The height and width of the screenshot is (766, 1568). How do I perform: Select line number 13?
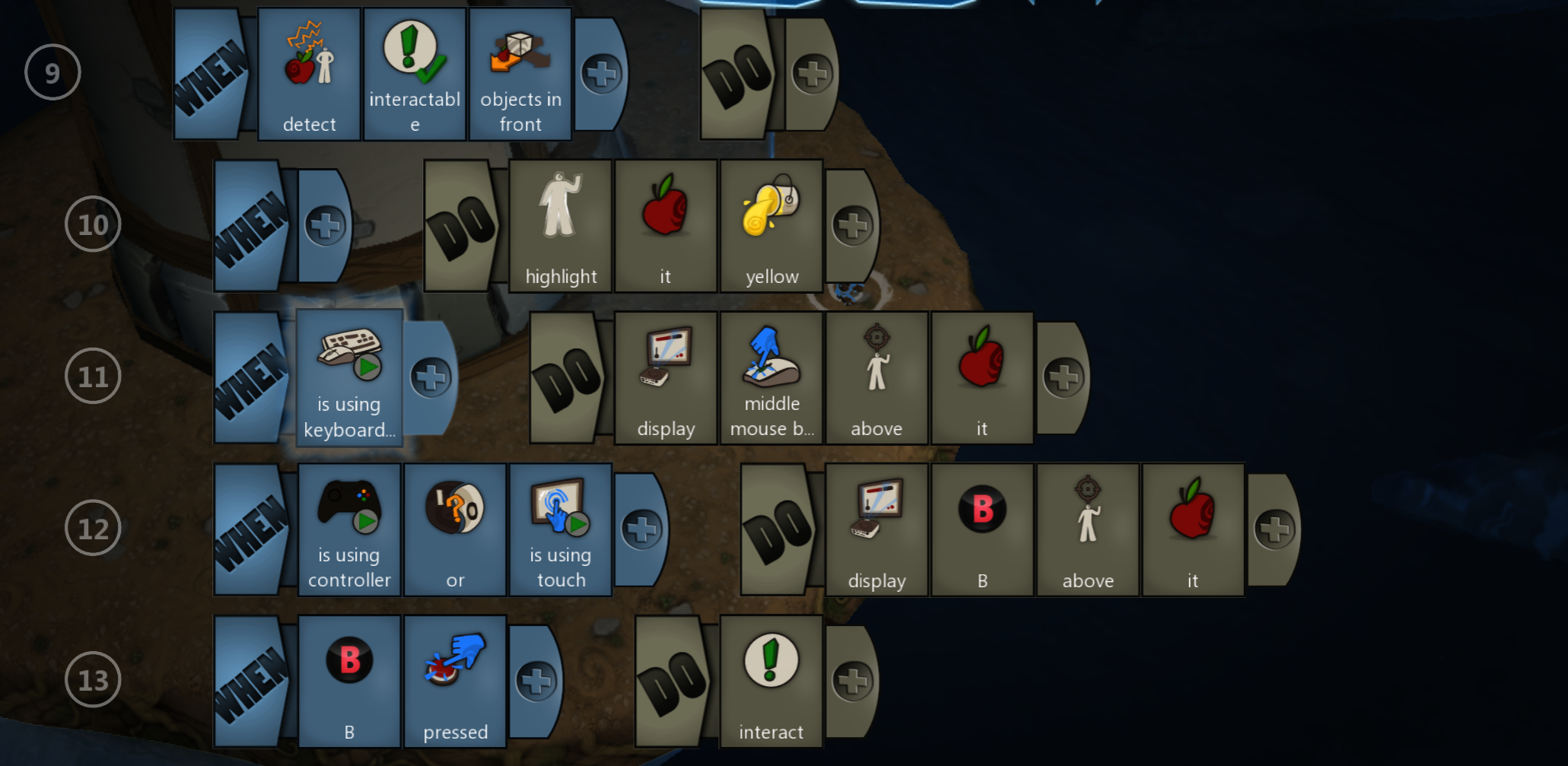pyautogui.click(x=93, y=680)
